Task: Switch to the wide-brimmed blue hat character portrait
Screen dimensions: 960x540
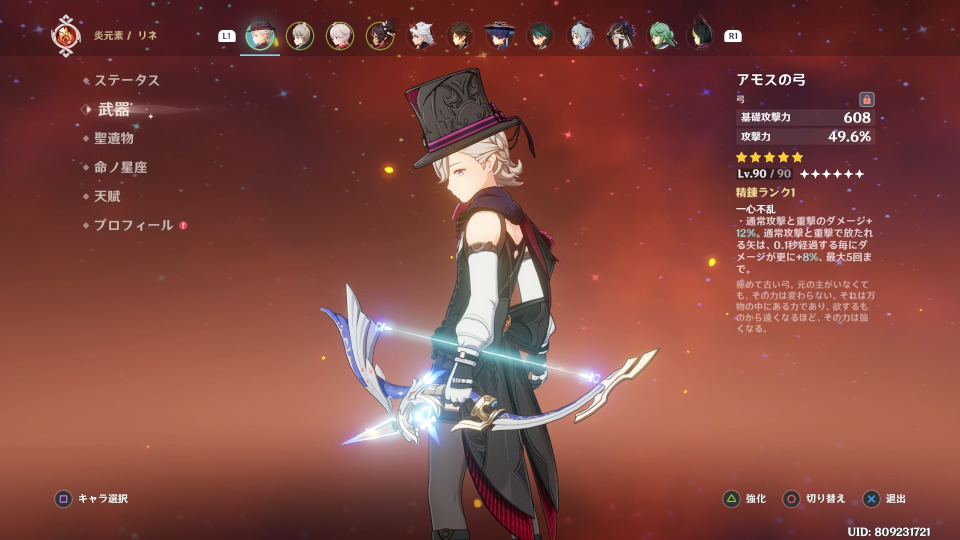Action: 499,36
